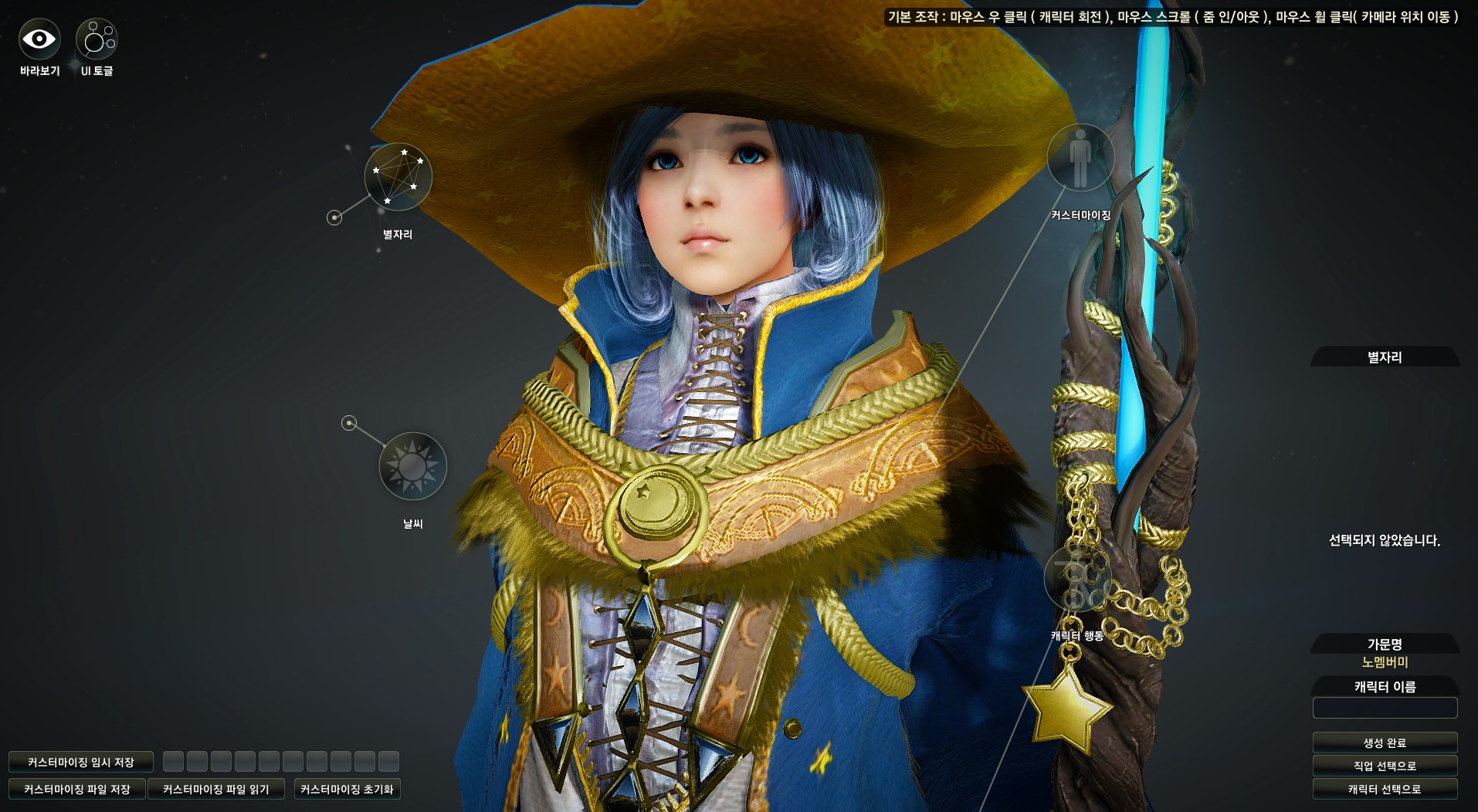
Task: Reset using 커스터마이징 초기화 button
Action: [x=347, y=789]
